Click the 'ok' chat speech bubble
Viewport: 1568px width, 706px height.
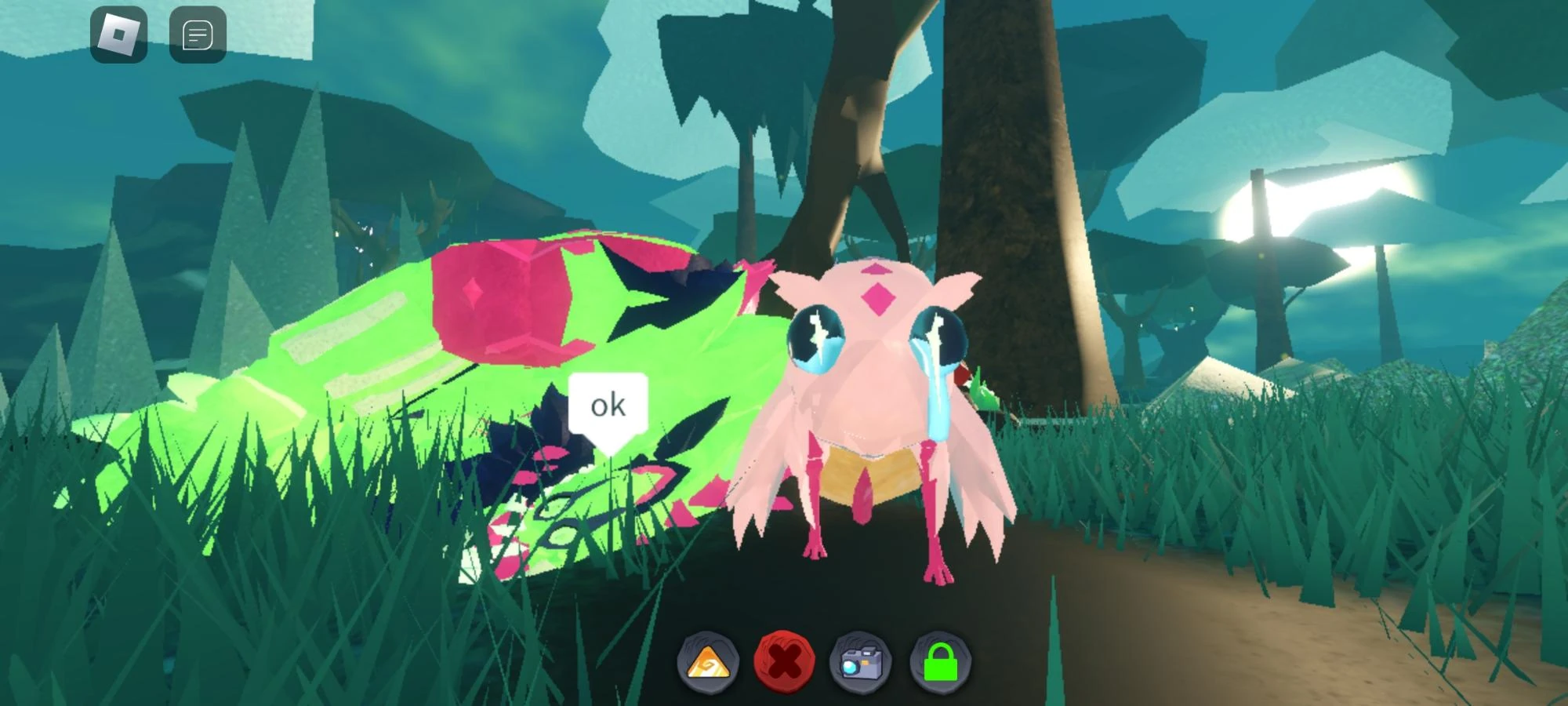point(607,405)
